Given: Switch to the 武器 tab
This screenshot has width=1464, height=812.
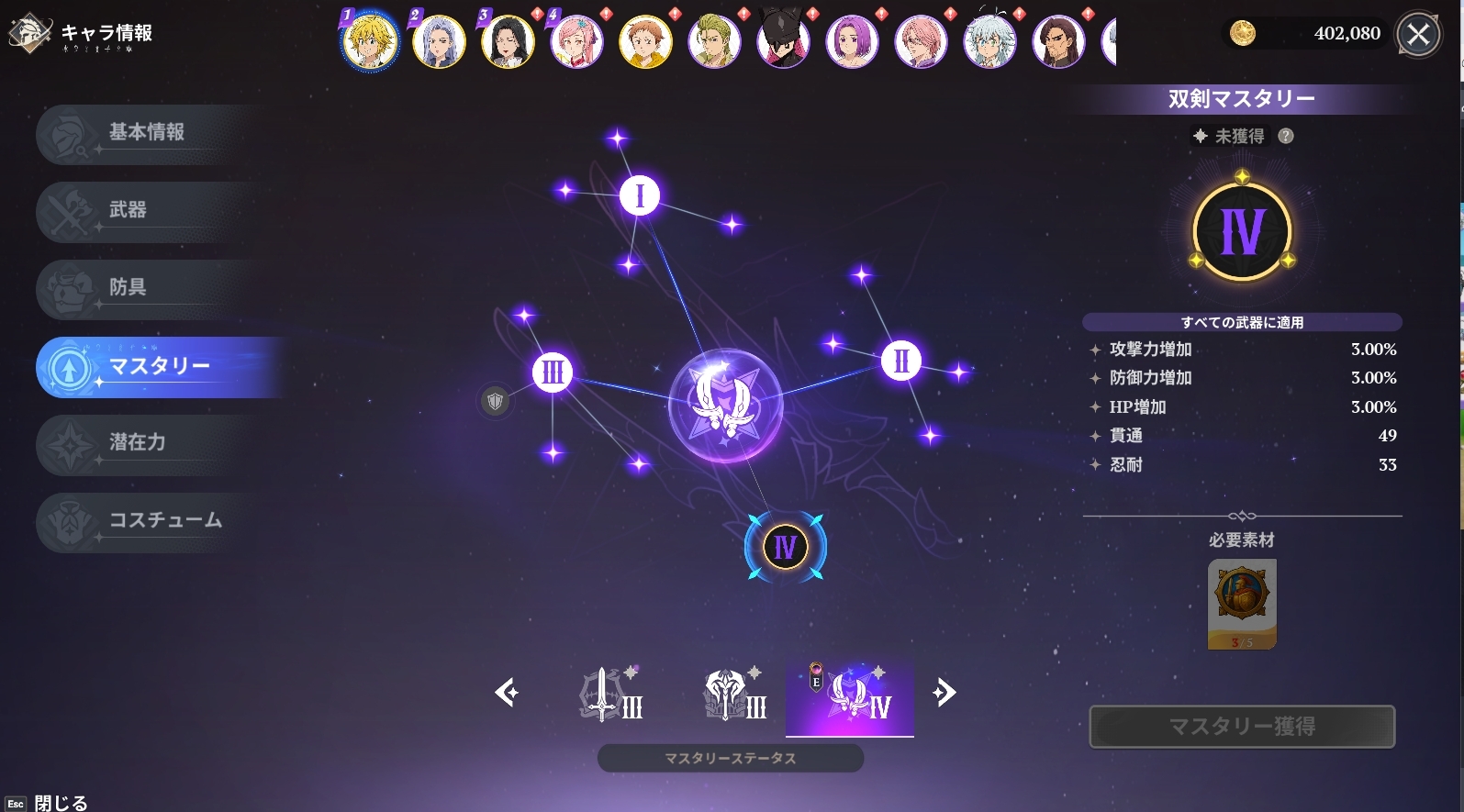Looking at the screenshot, I should tap(129, 210).
